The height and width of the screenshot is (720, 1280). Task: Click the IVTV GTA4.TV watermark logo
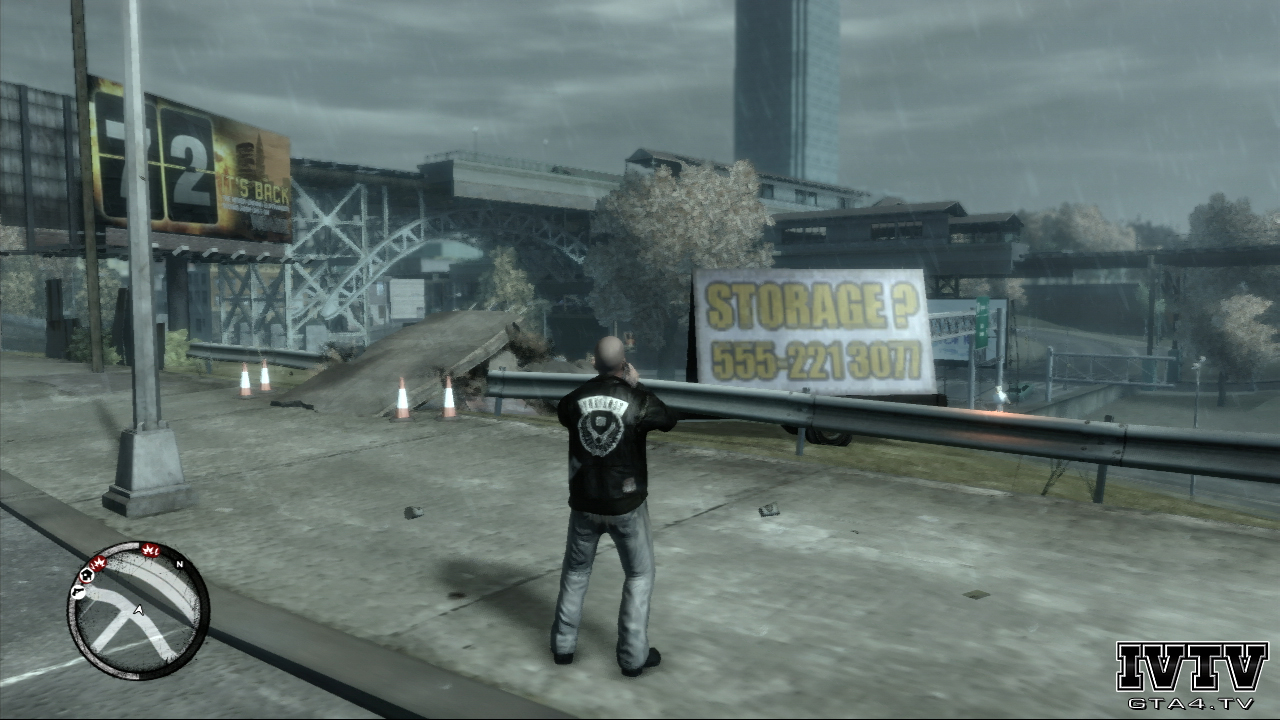coord(1191,675)
